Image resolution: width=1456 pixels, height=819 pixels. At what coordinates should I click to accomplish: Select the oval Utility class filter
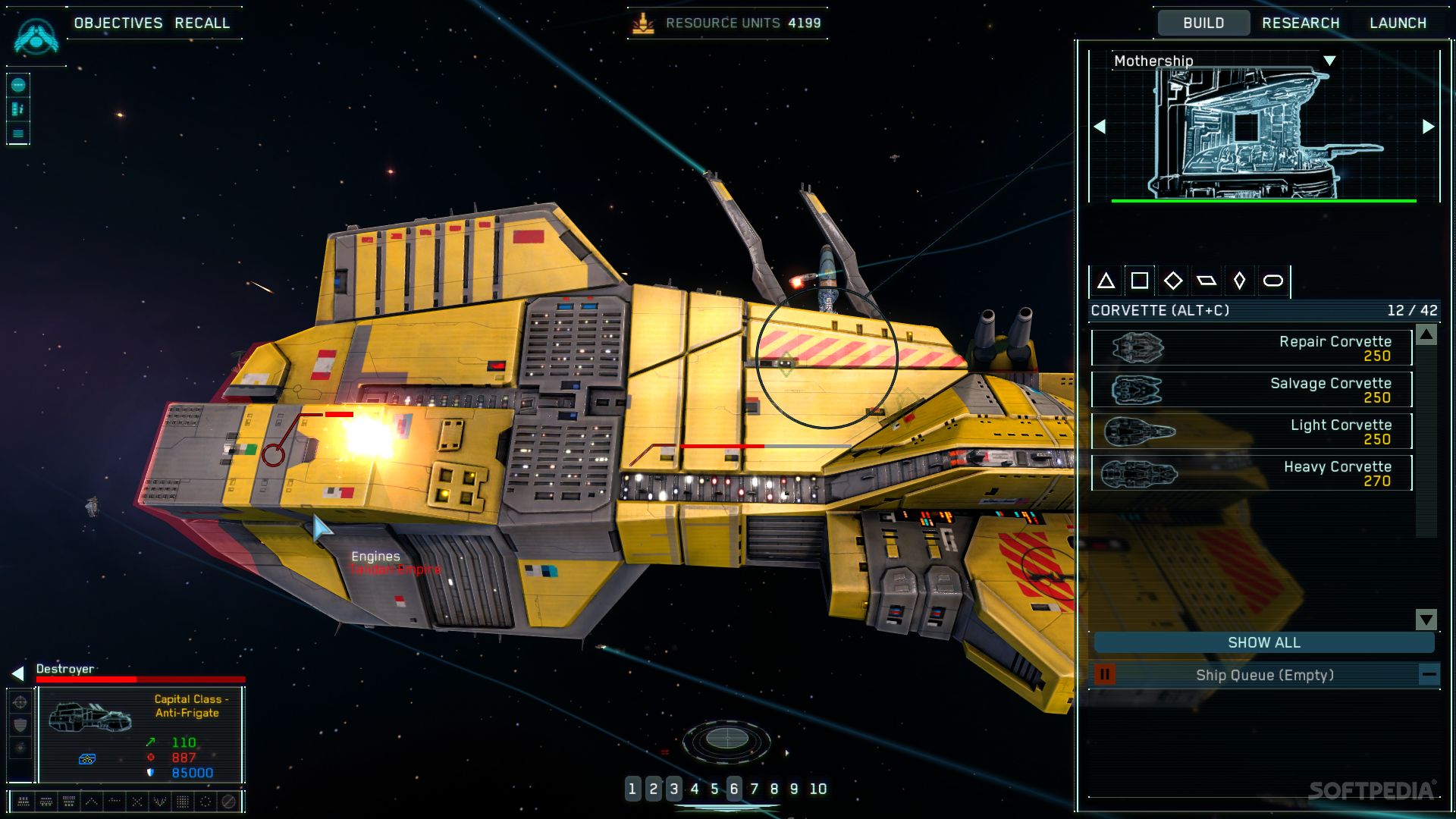pyautogui.click(x=1272, y=281)
